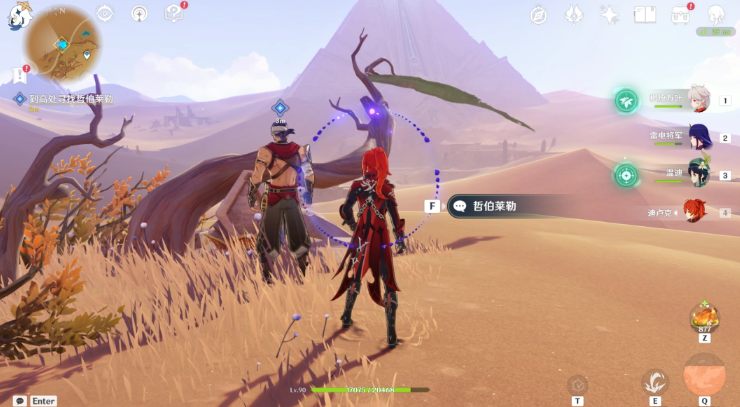Use the gadget icon above T
Screen dimensions: 740x407
[x=577, y=384]
